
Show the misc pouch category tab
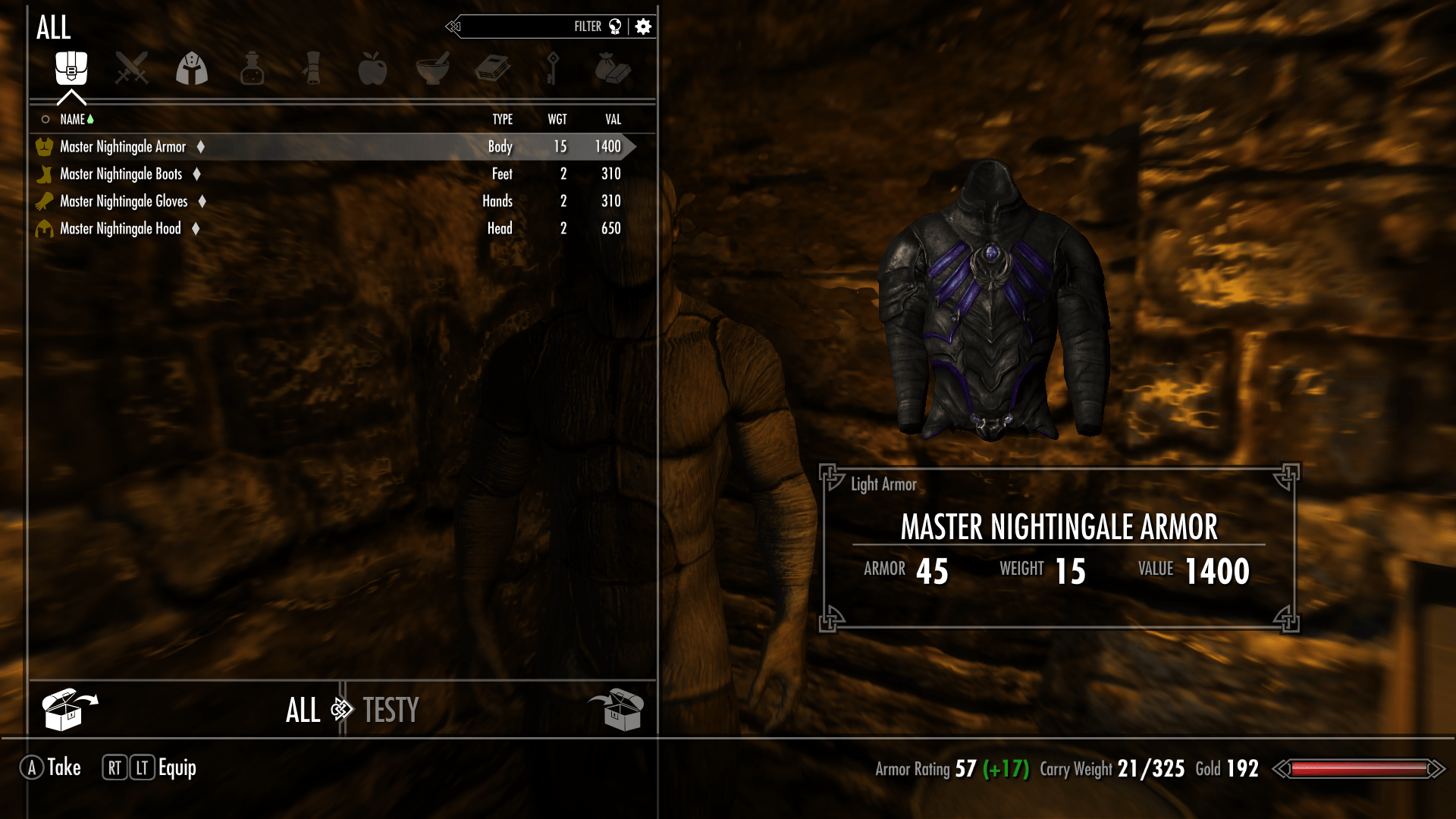[613, 69]
